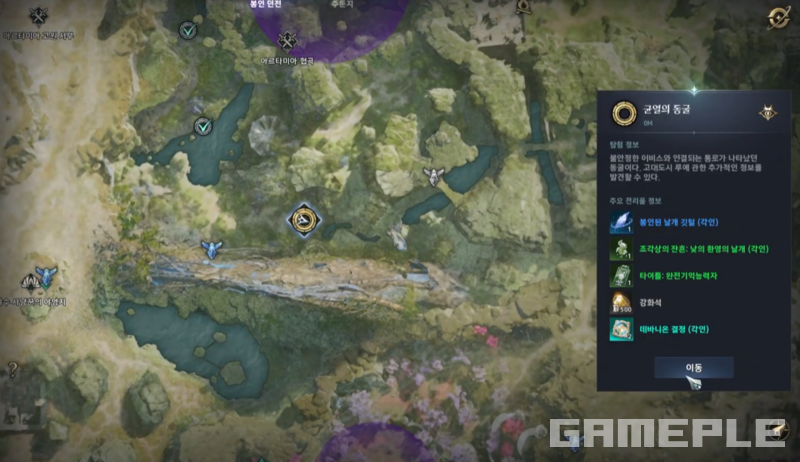
Task: Select the green statue fragment reward
Action: click(x=622, y=249)
